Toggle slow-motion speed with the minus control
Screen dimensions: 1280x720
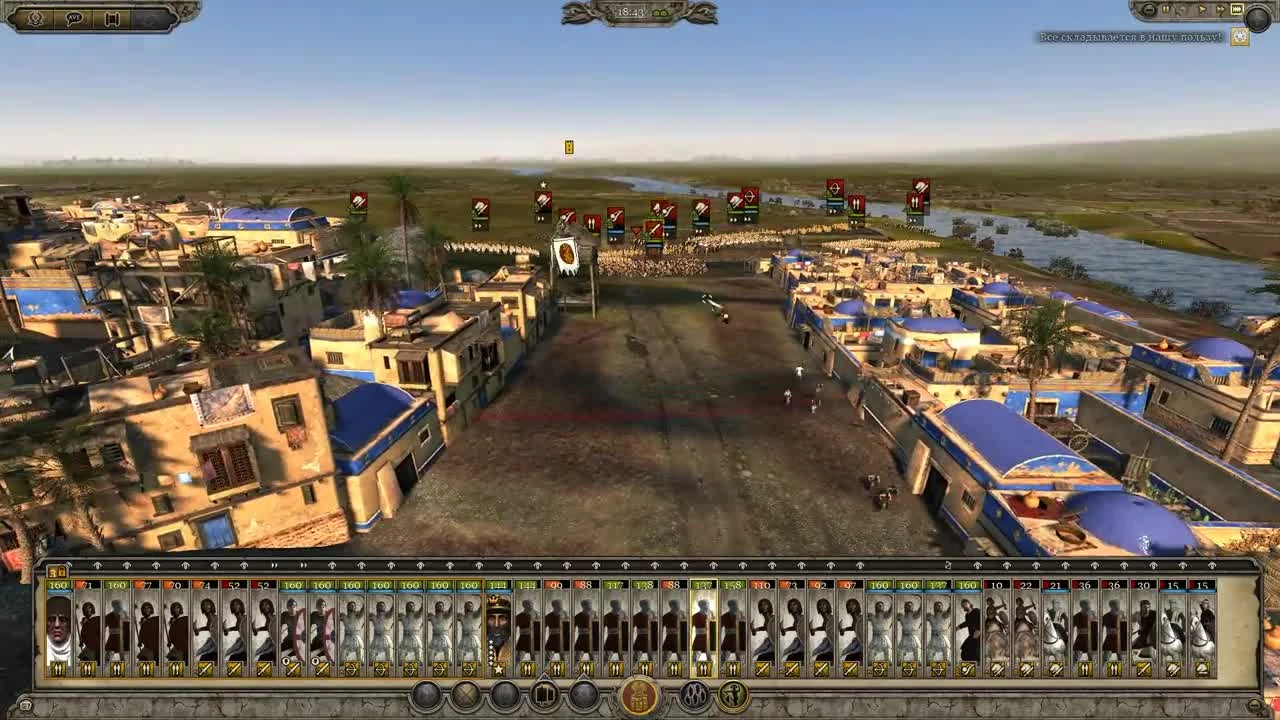pyautogui.click(x=1148, y=9)
